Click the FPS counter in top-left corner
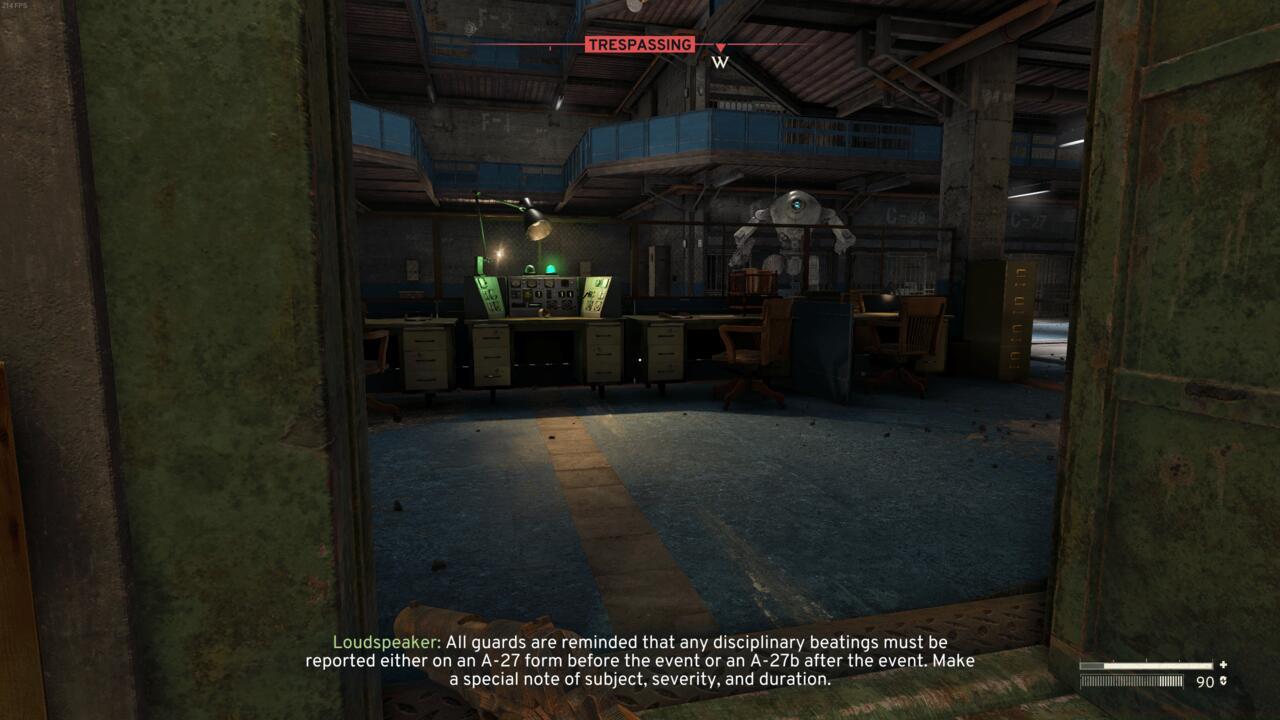 pos(13,6)
